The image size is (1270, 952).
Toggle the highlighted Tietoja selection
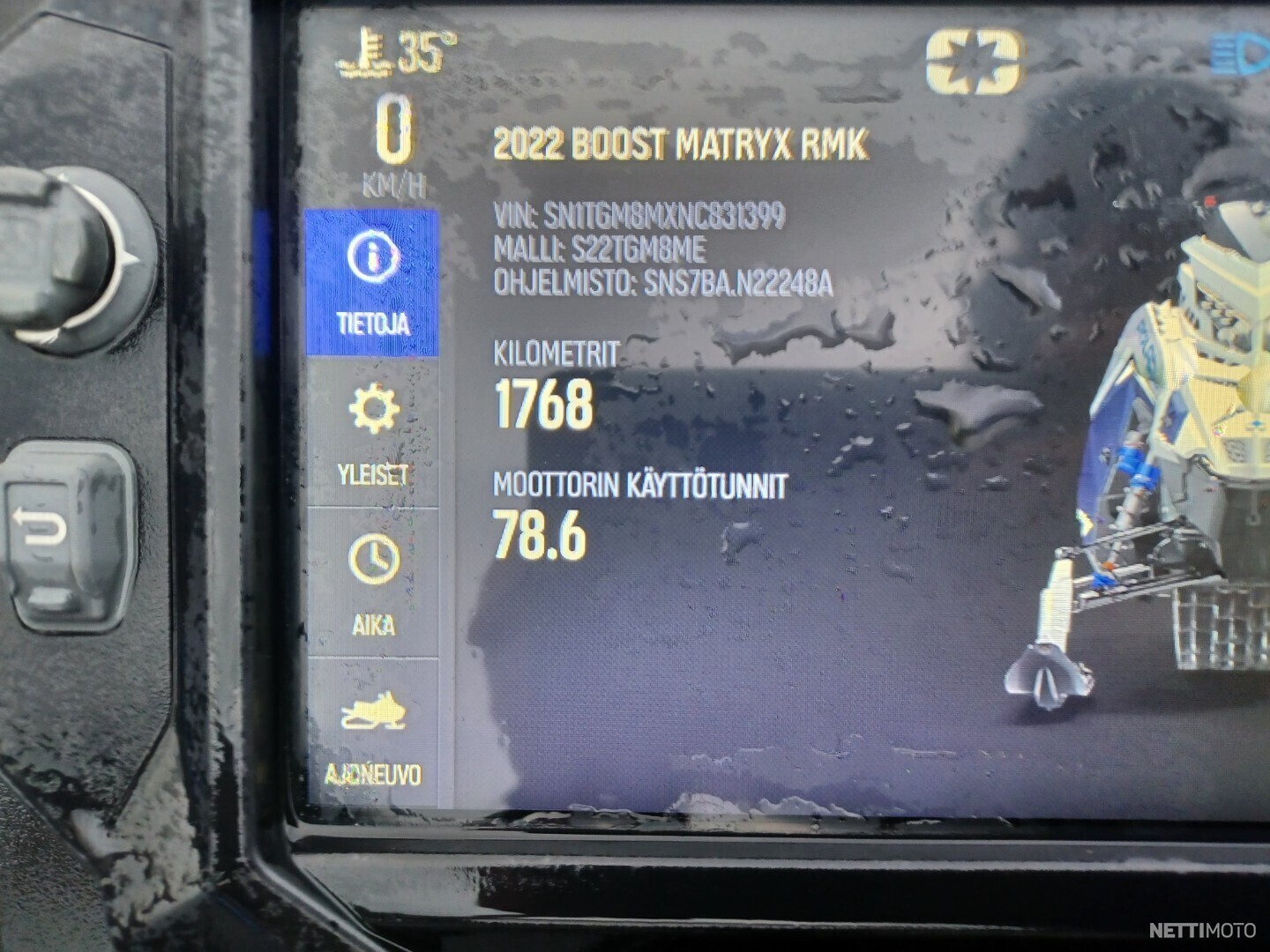pyautogui.click(x=374, y=282)
